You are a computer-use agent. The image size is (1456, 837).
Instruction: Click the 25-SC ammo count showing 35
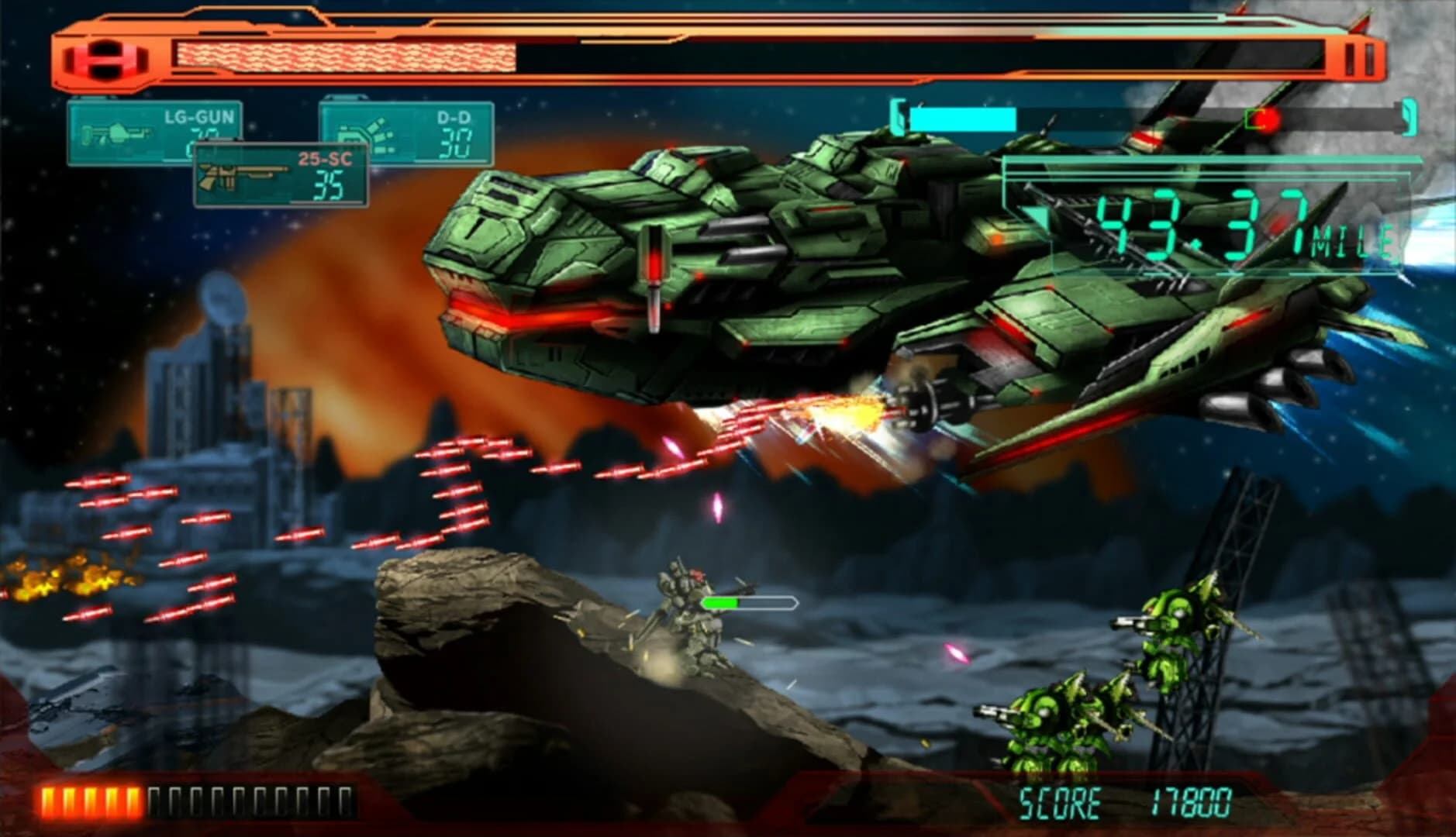[x=331, y=184]
